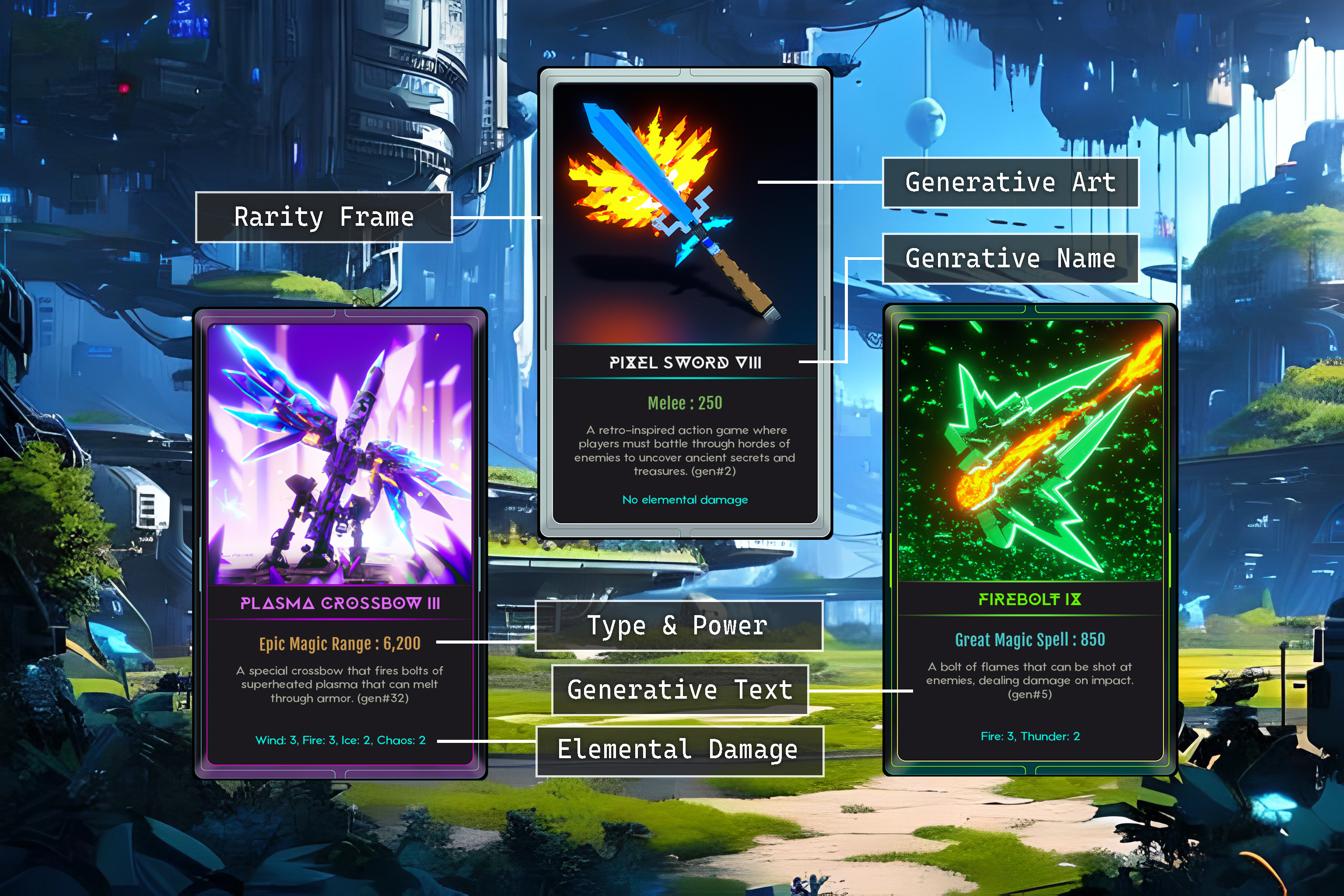Select the Generative Text label box
Image resolution: width=1344 pixels, height=896 pixels.
point(680,689)
